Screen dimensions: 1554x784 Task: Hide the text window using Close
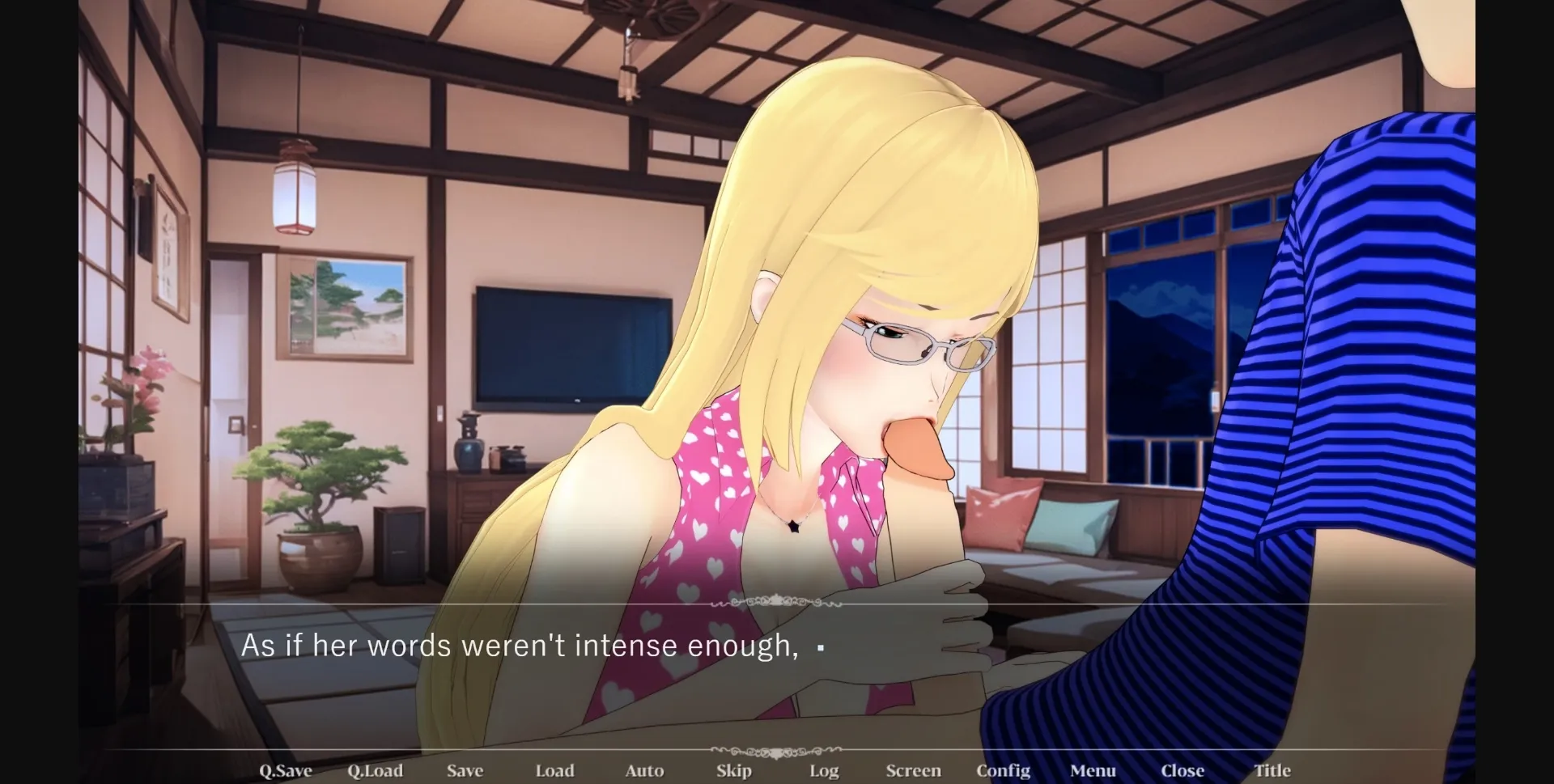click(x=1183, y=770)
